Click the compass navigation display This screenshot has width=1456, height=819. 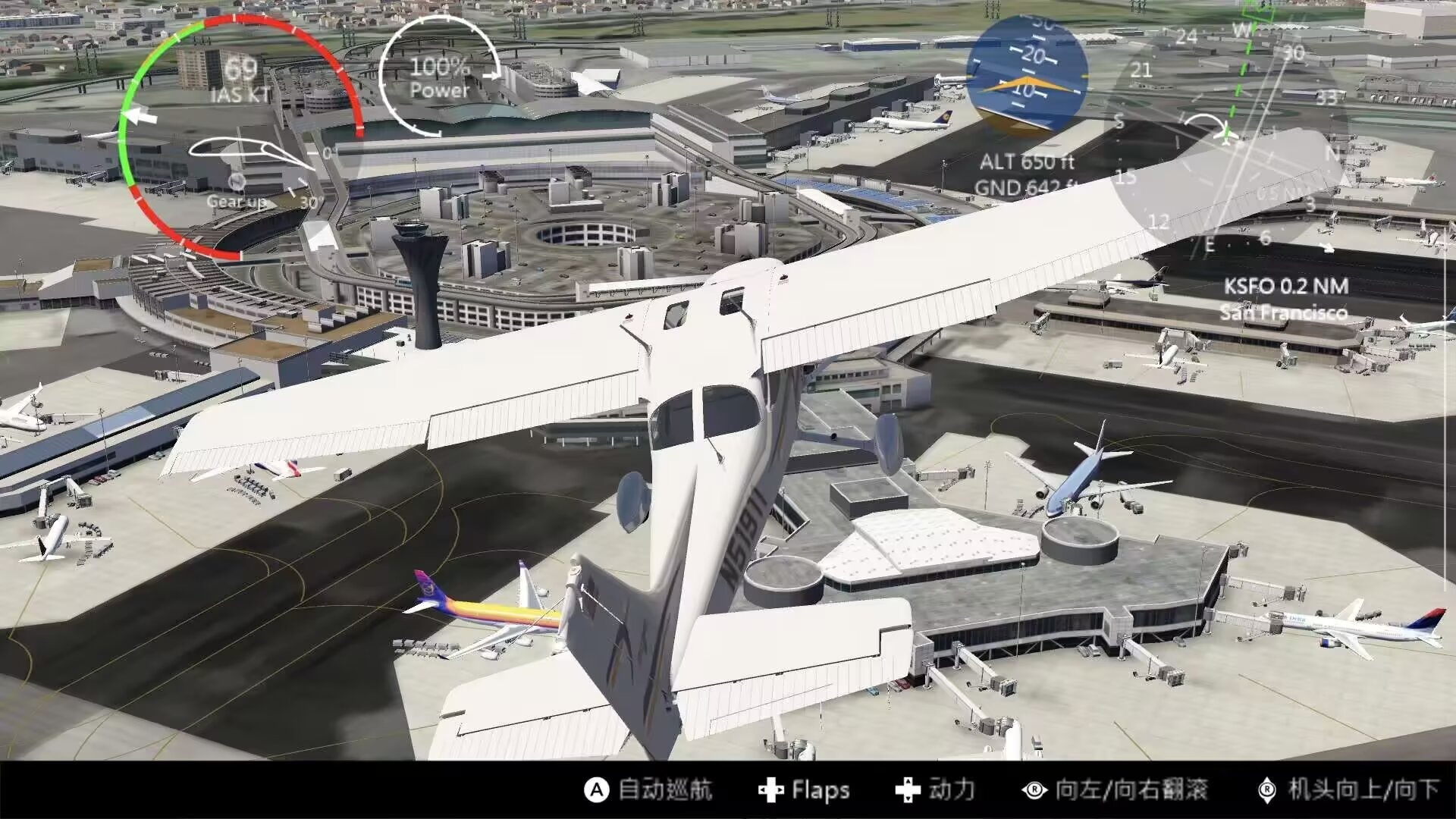[x=1227, y=138]
